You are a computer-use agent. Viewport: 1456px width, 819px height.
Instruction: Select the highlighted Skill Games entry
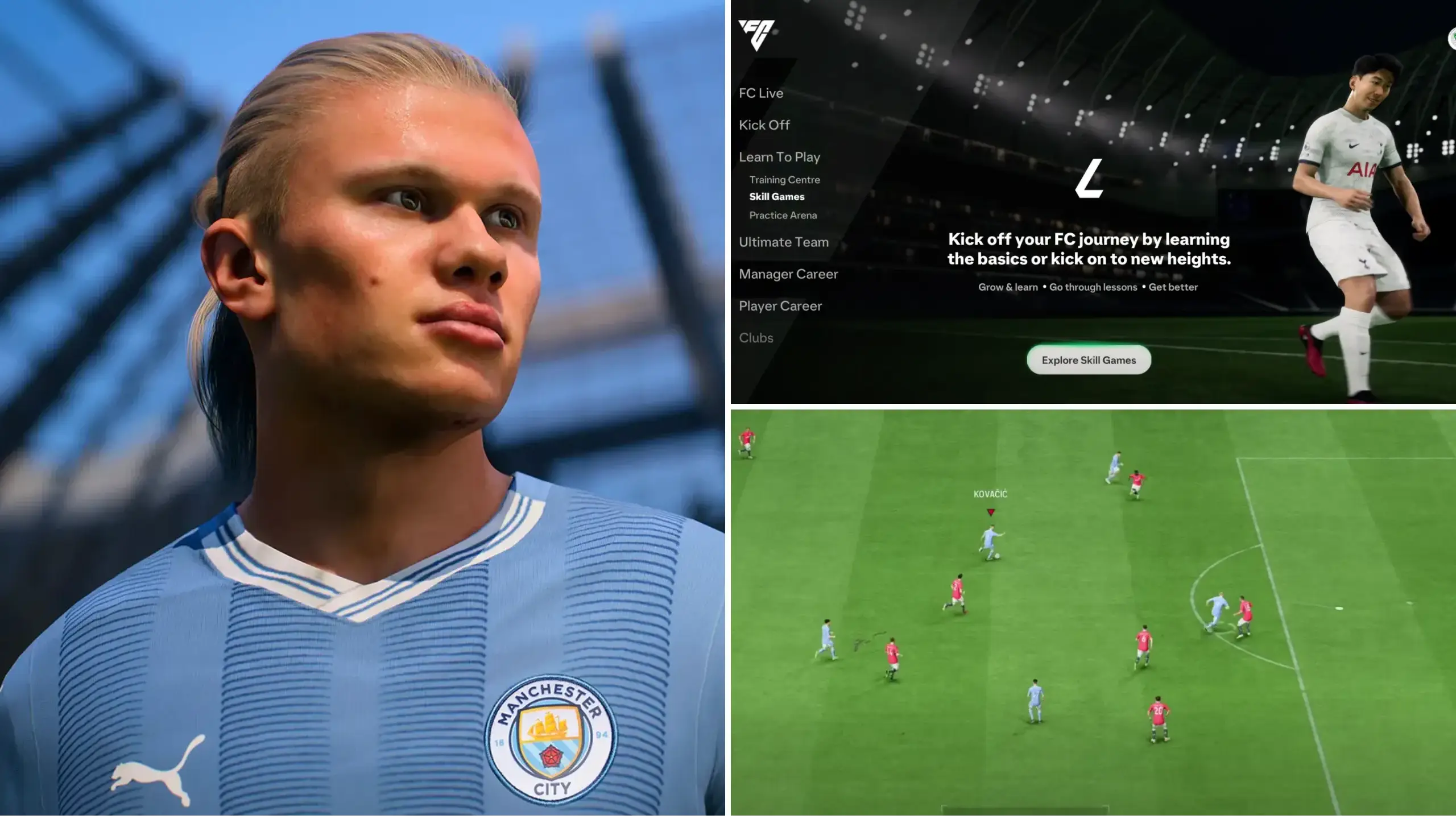pos(777,197)
